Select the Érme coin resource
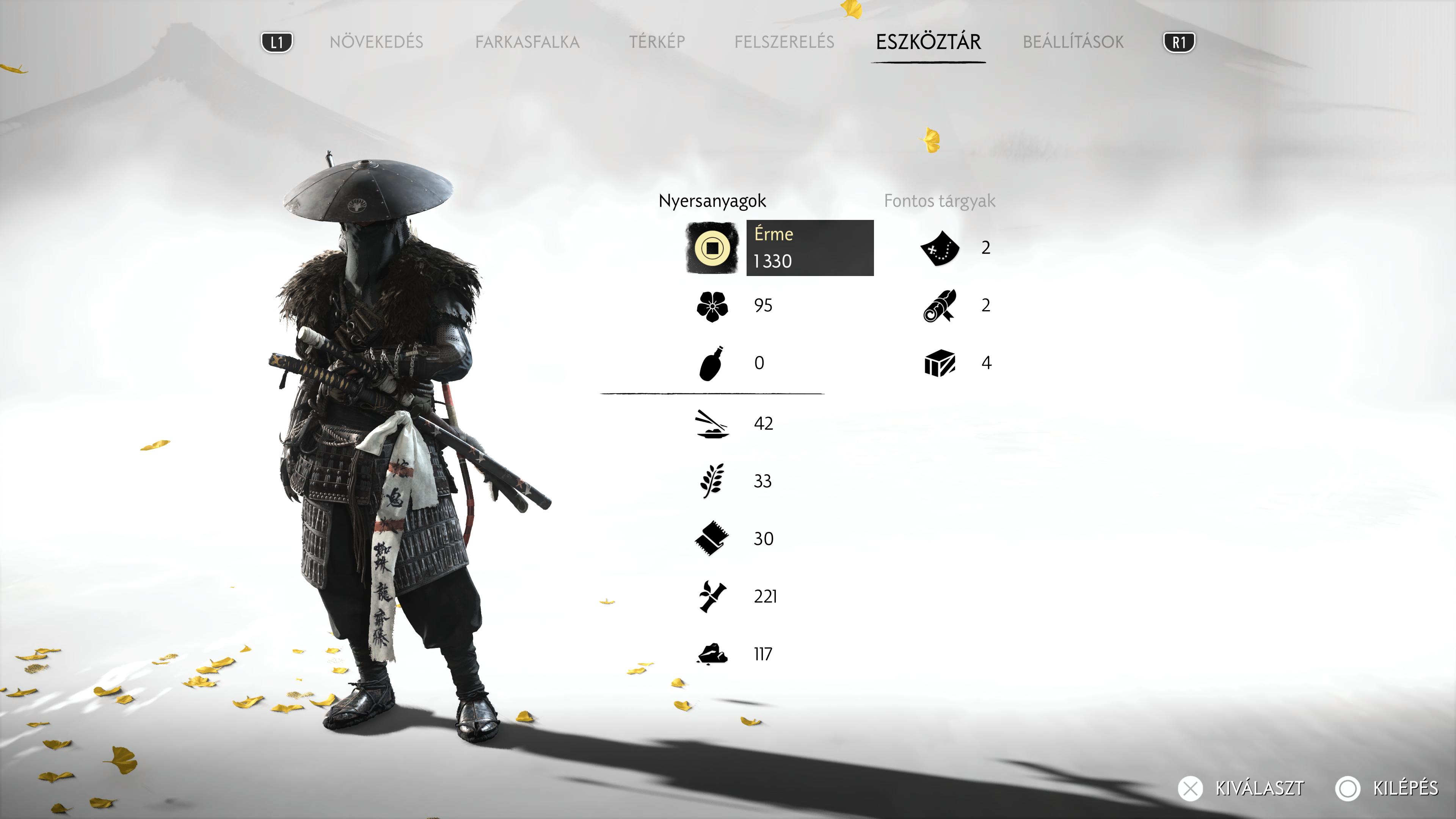The width and height of the screenshot is (1456, 819). tap(712, 248)
